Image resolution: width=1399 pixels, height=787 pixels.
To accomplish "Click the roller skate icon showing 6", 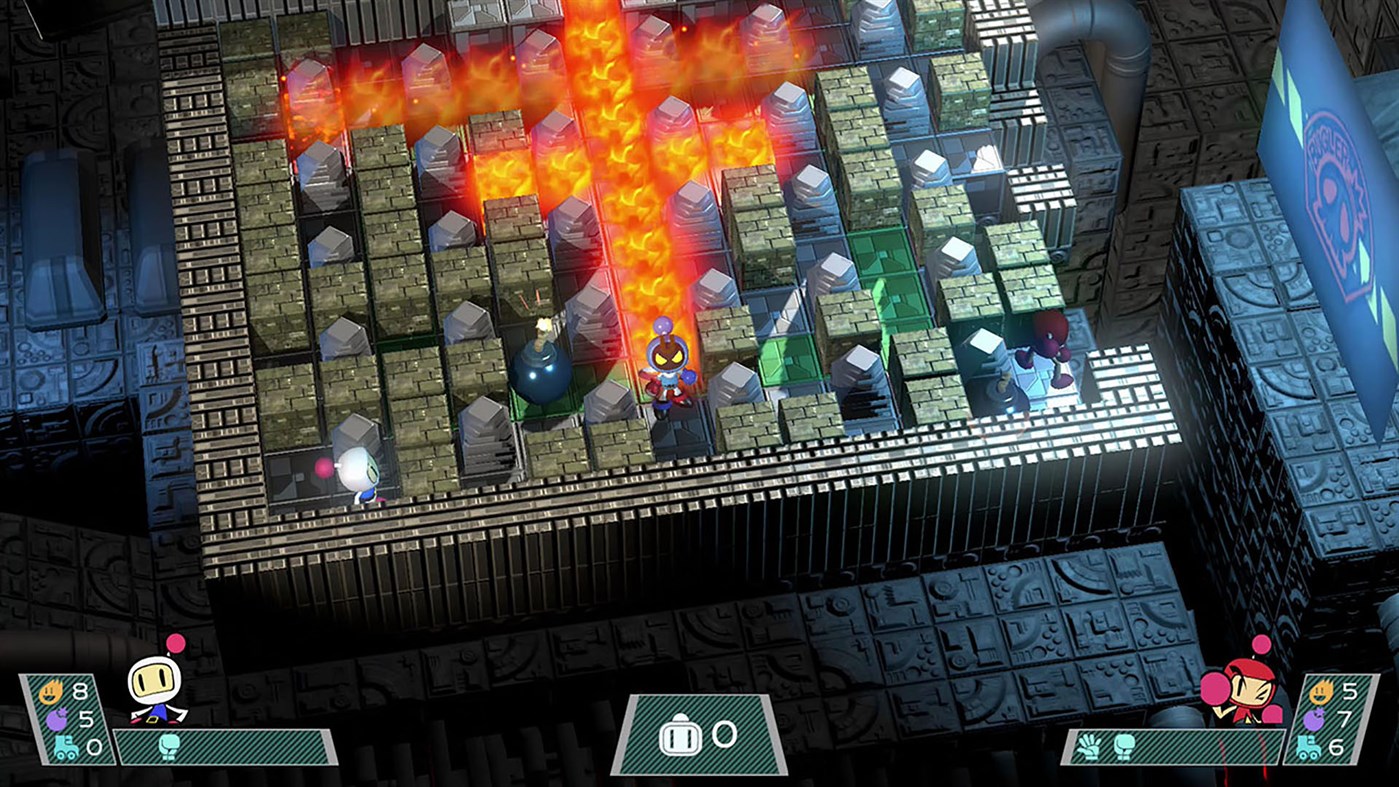I will coord(1307,747).
